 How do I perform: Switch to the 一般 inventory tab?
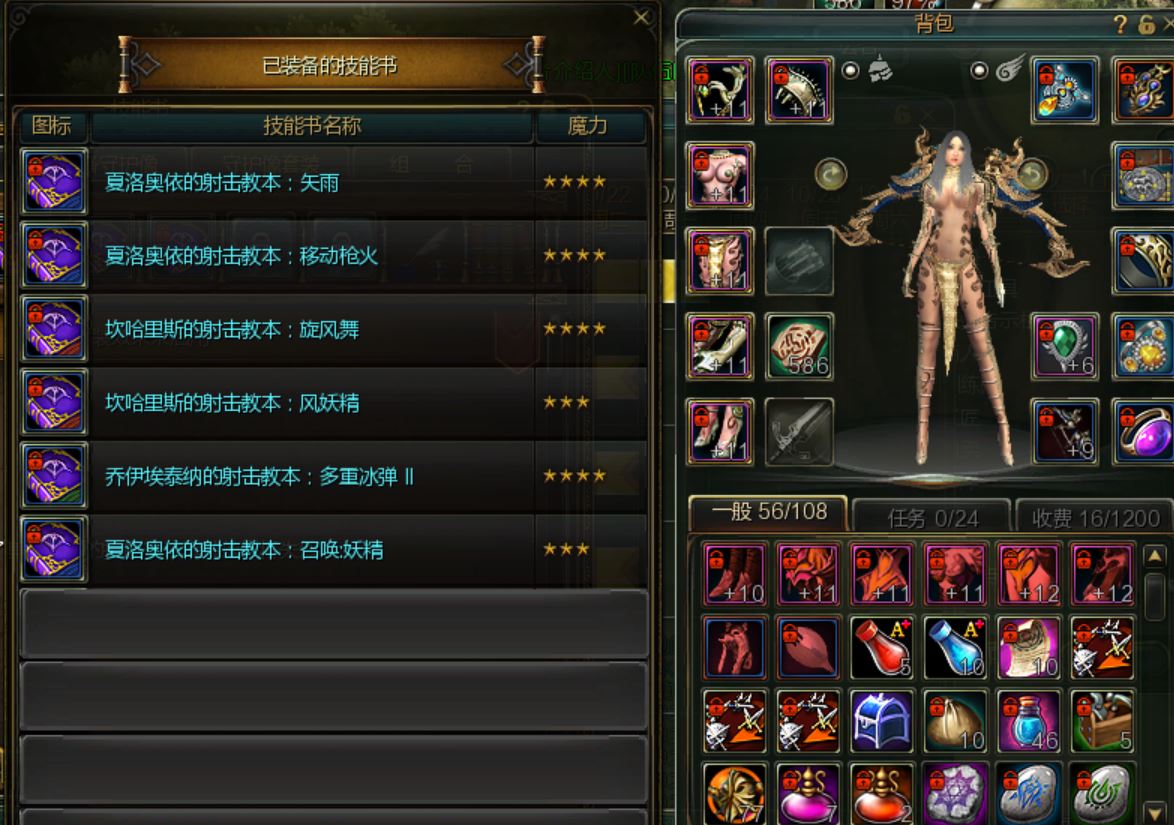pyautogui.click(x=768, y=513)
